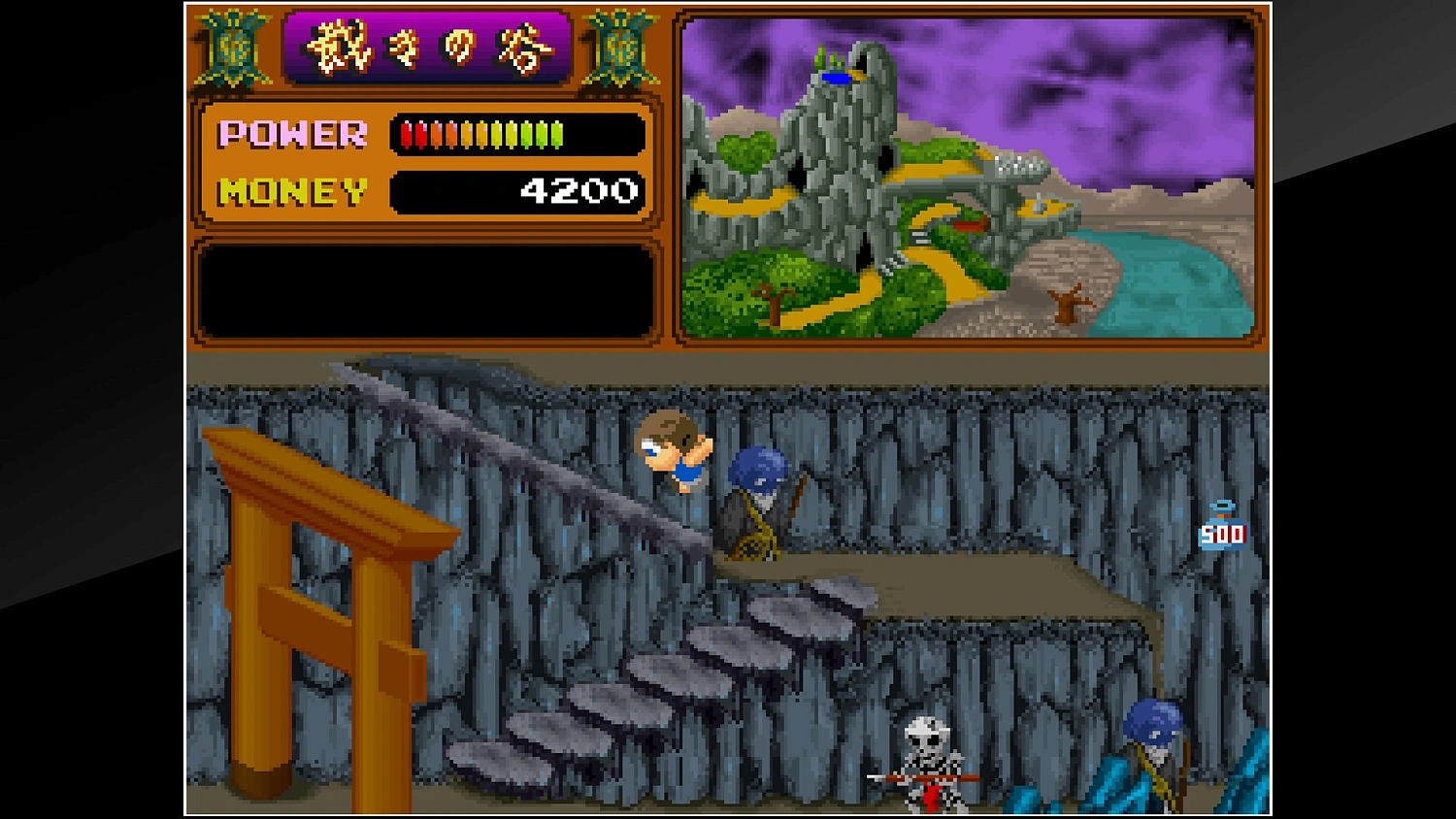1456x819 pixels.
Task: Select the blue-hooded ninja enemy holding a staff
Action: (x=761, y=503)
